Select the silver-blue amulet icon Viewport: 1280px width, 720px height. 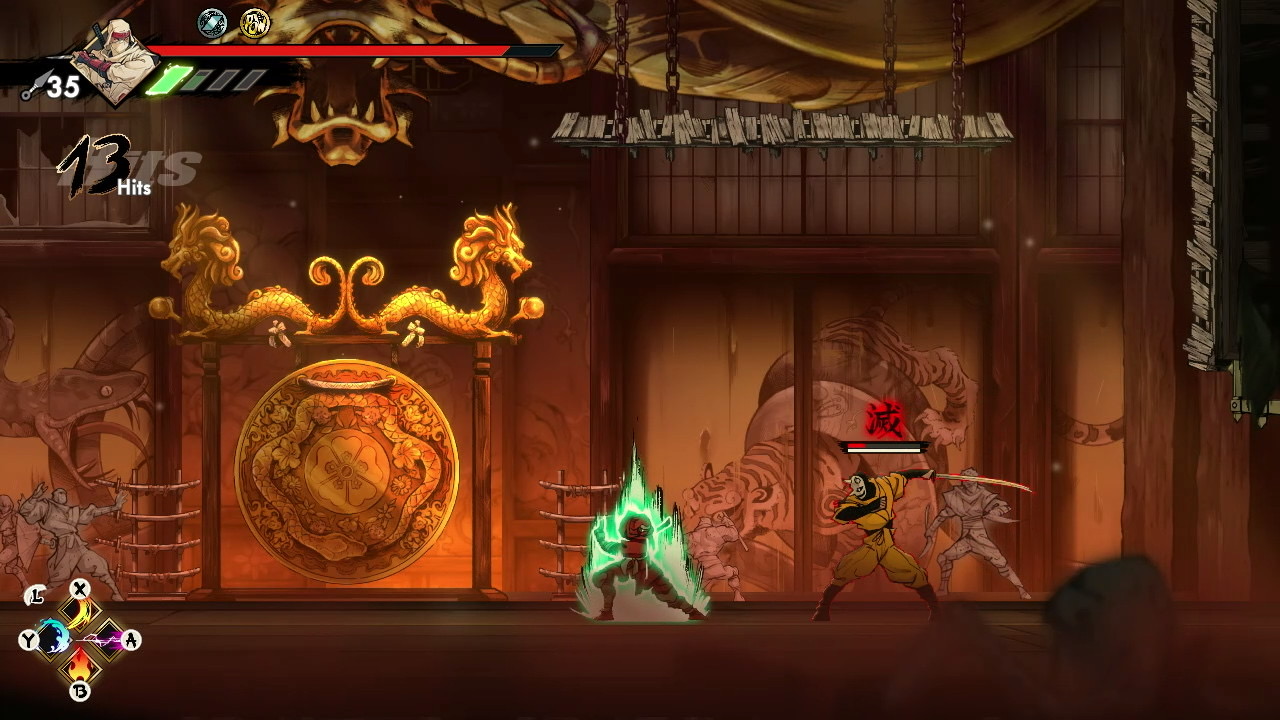(212, 23)
